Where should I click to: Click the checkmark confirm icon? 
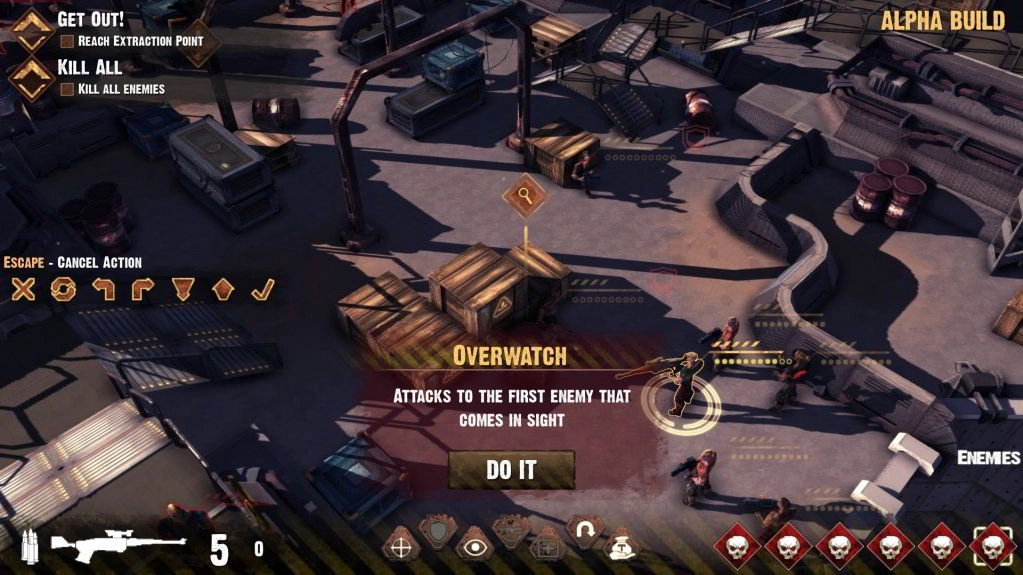pos(261,290)
